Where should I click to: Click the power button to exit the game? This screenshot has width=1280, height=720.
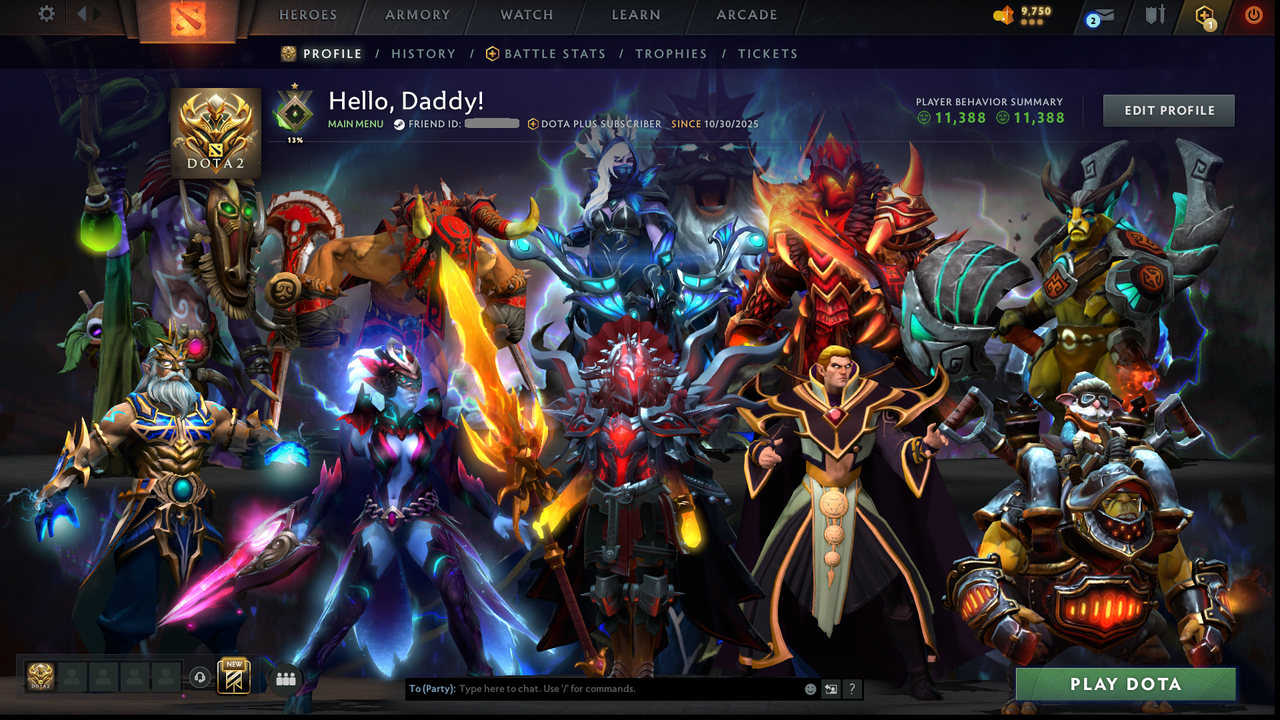point(1253,14)
